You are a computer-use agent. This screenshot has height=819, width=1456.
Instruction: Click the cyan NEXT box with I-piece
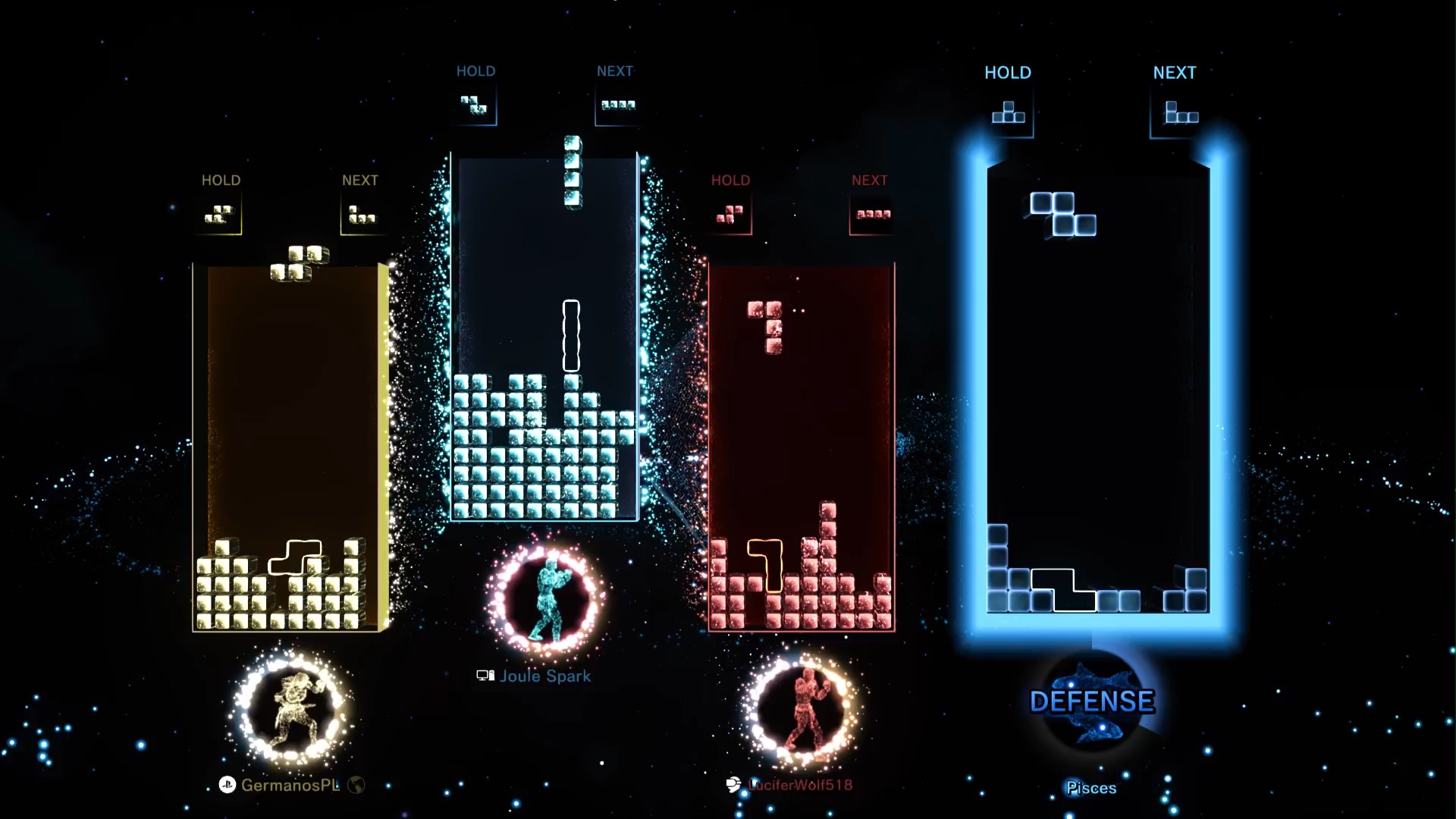tap(617, 105)
